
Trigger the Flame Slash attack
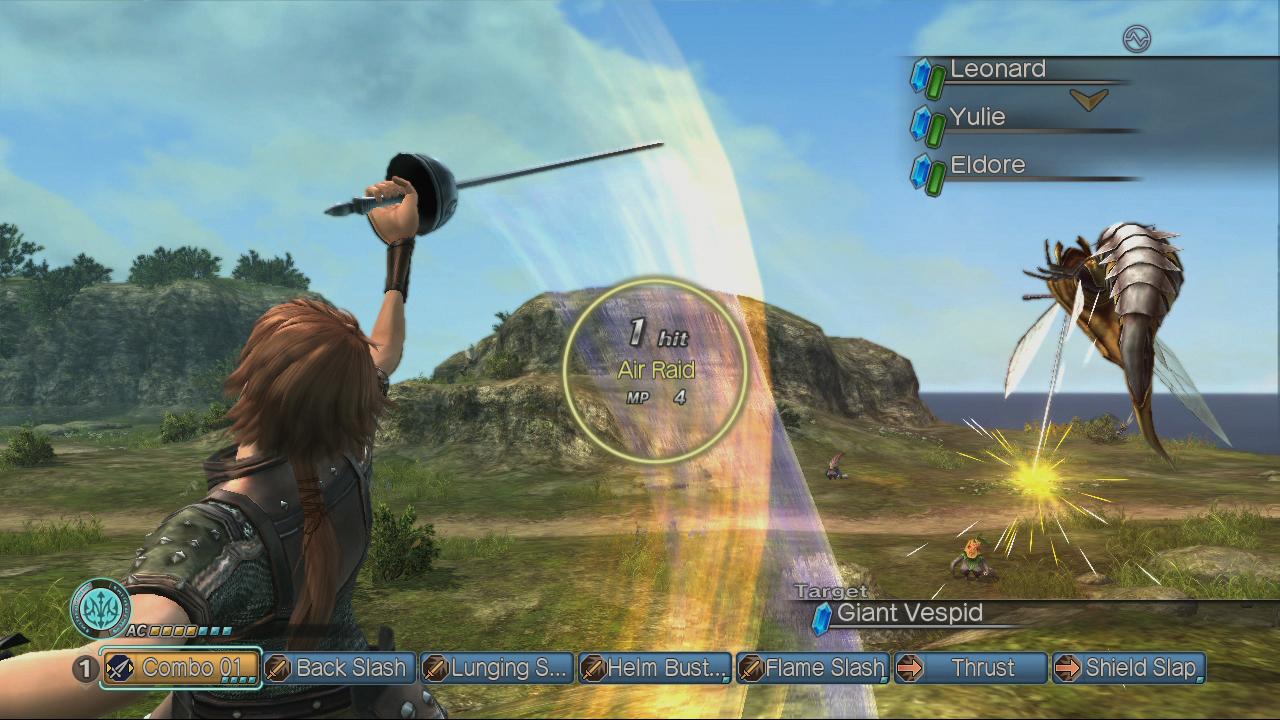(x=813, y=668)
